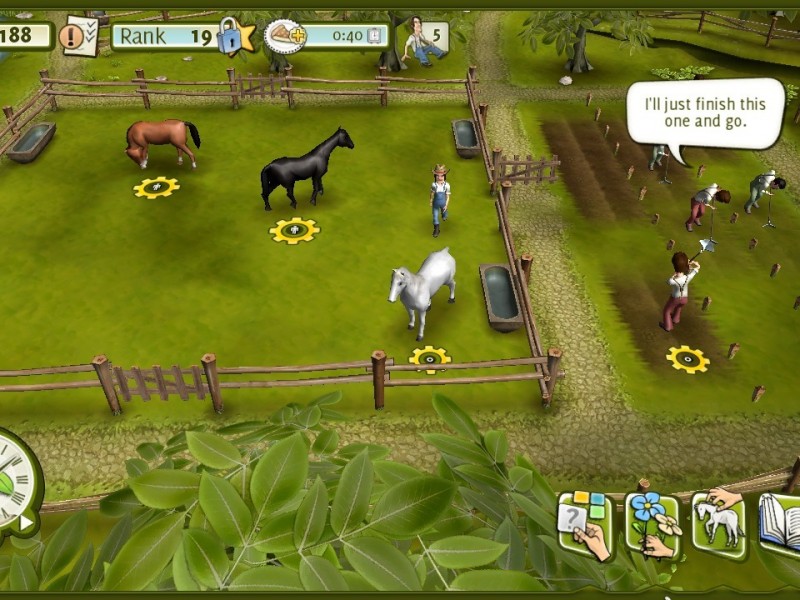Open the book journal
This screenshot has width=800, height=600.
pos(780,522)
